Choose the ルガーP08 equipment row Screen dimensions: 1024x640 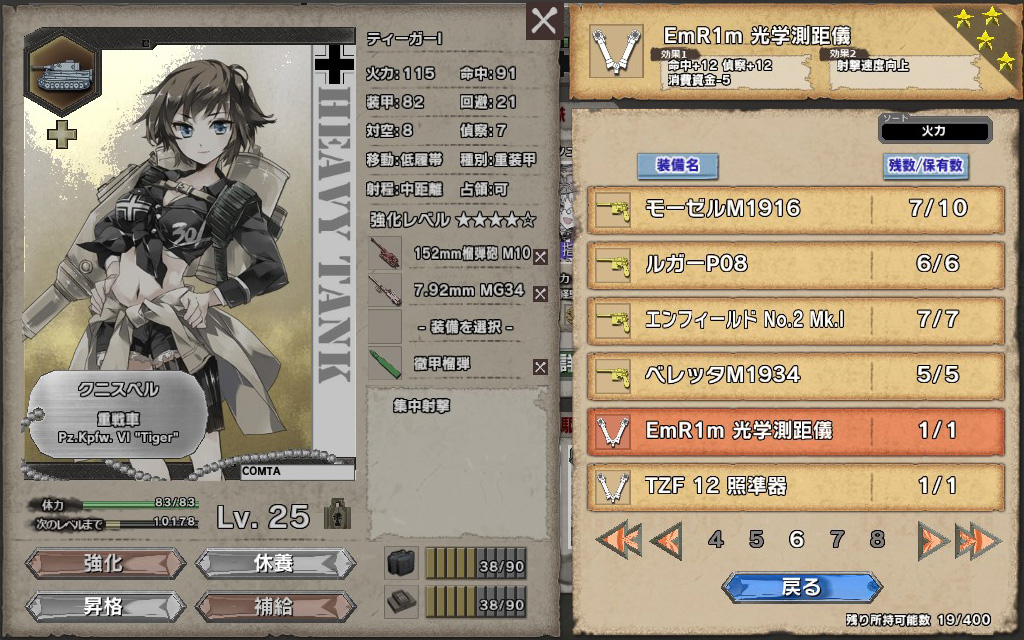[x=795, y=264]
